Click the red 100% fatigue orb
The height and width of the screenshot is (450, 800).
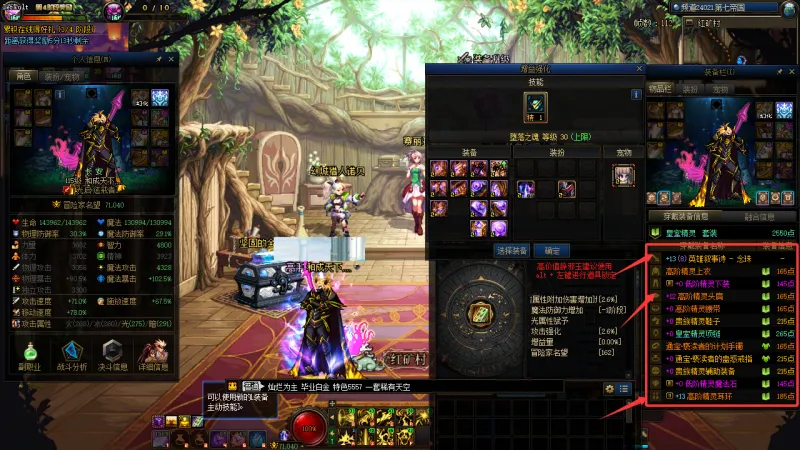[310, 429]
